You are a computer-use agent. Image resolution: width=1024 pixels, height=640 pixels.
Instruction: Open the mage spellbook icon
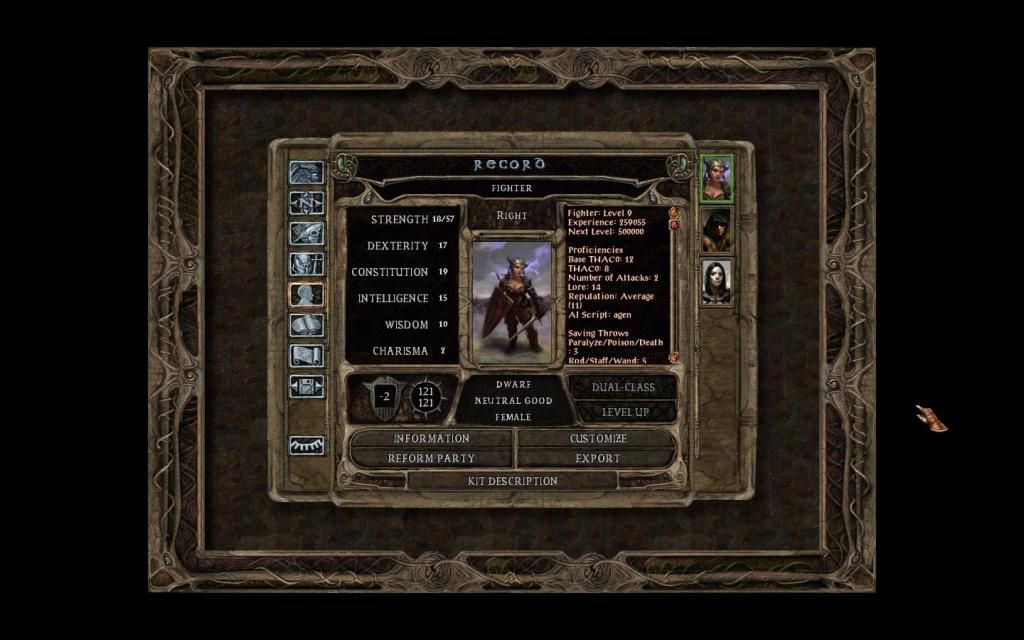(306, 325)
